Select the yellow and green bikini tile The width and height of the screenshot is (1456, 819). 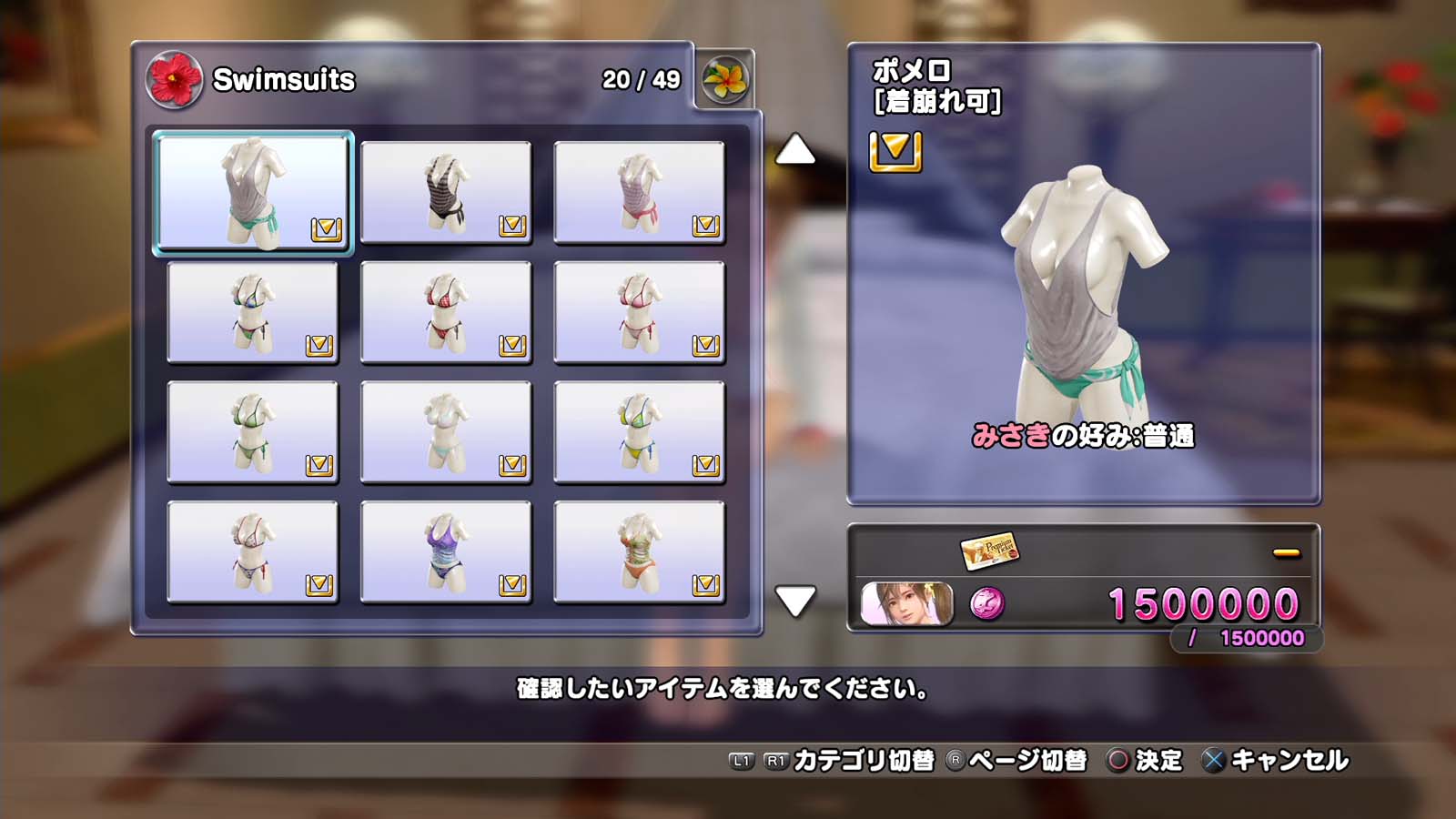(639, 432)
